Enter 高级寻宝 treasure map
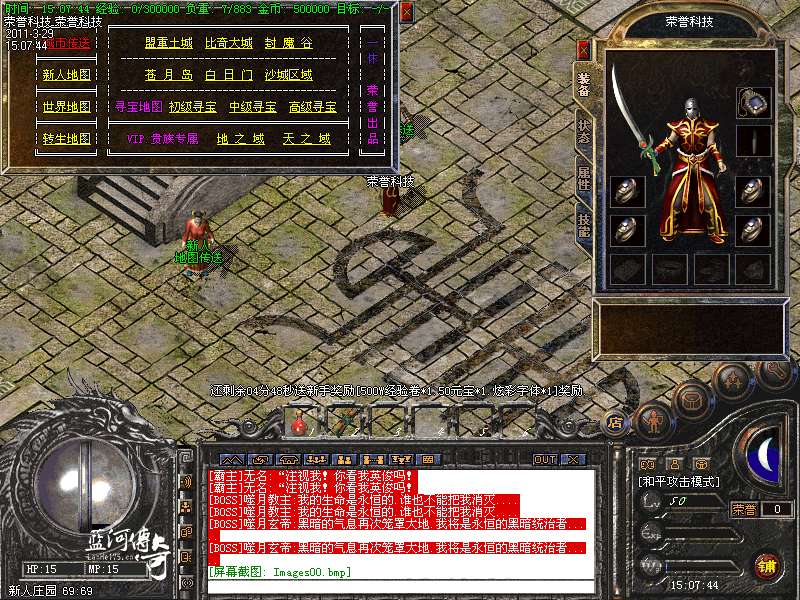800x600 pixels. tap(312, 107)
